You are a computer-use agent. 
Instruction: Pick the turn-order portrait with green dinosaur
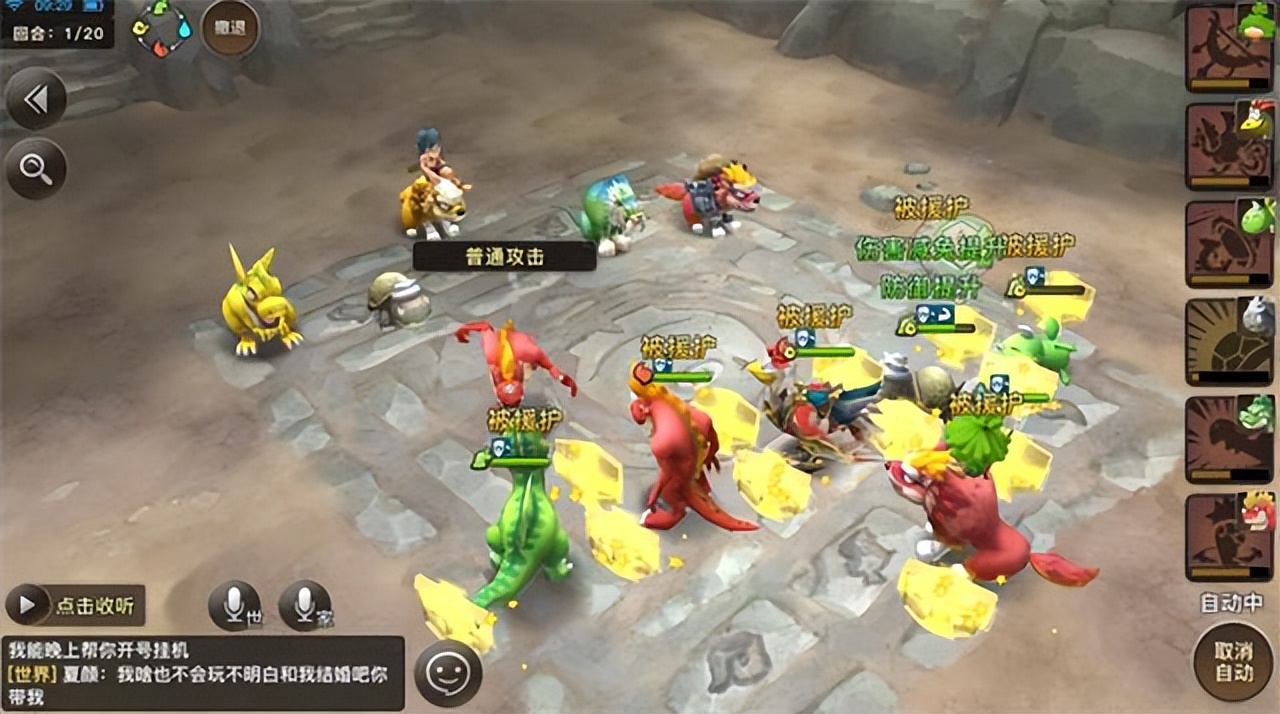point(1229,440)
